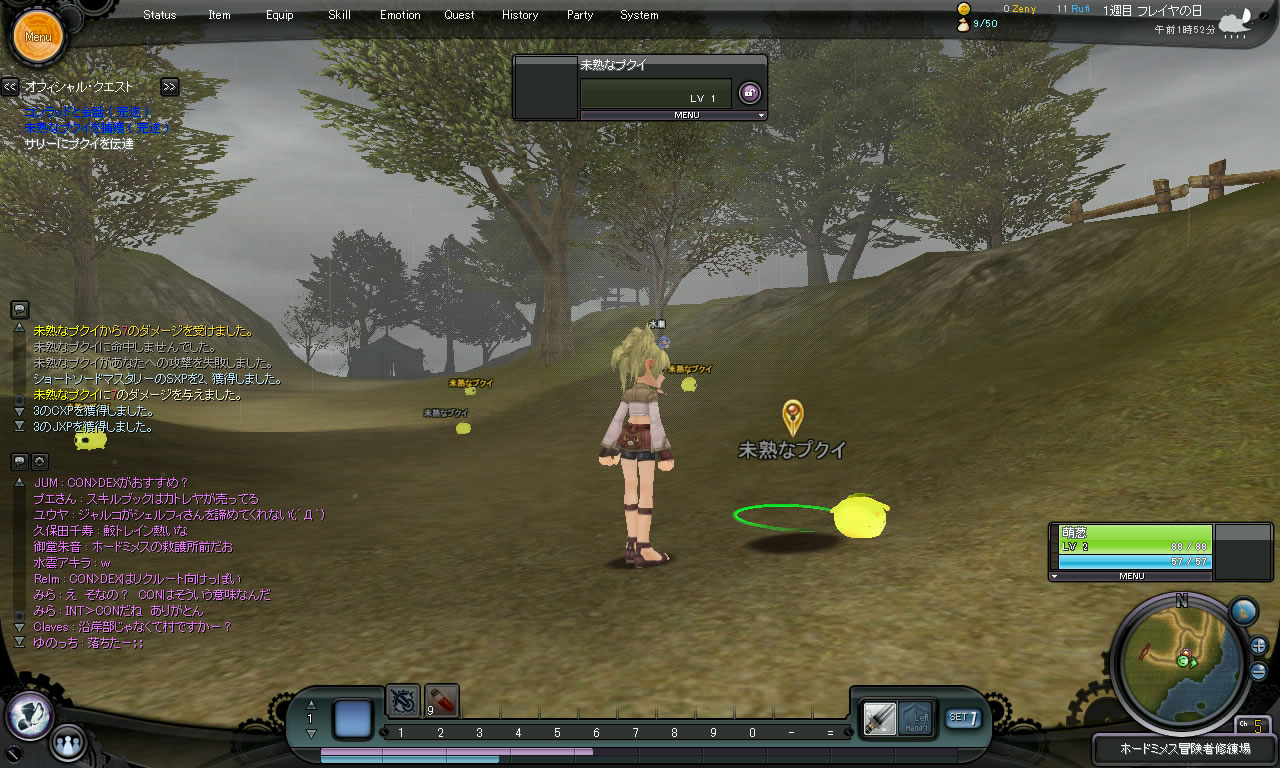Expand the target frame MENU dropdown
The width and height of the screenshot is (1280, 768).
[x=673, y=115]
